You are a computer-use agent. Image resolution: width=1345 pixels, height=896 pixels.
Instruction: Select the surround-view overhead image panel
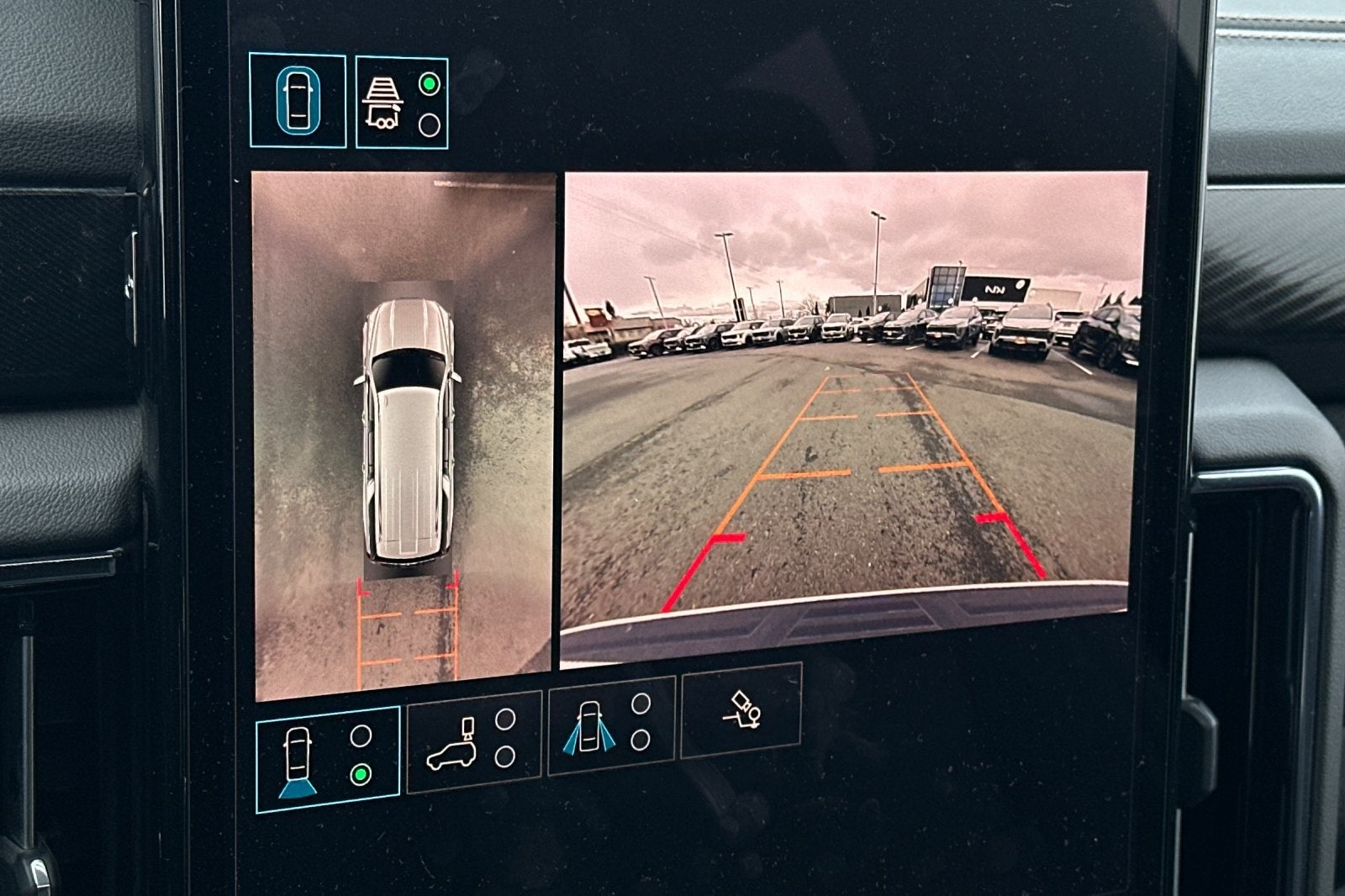pos(403,437)
